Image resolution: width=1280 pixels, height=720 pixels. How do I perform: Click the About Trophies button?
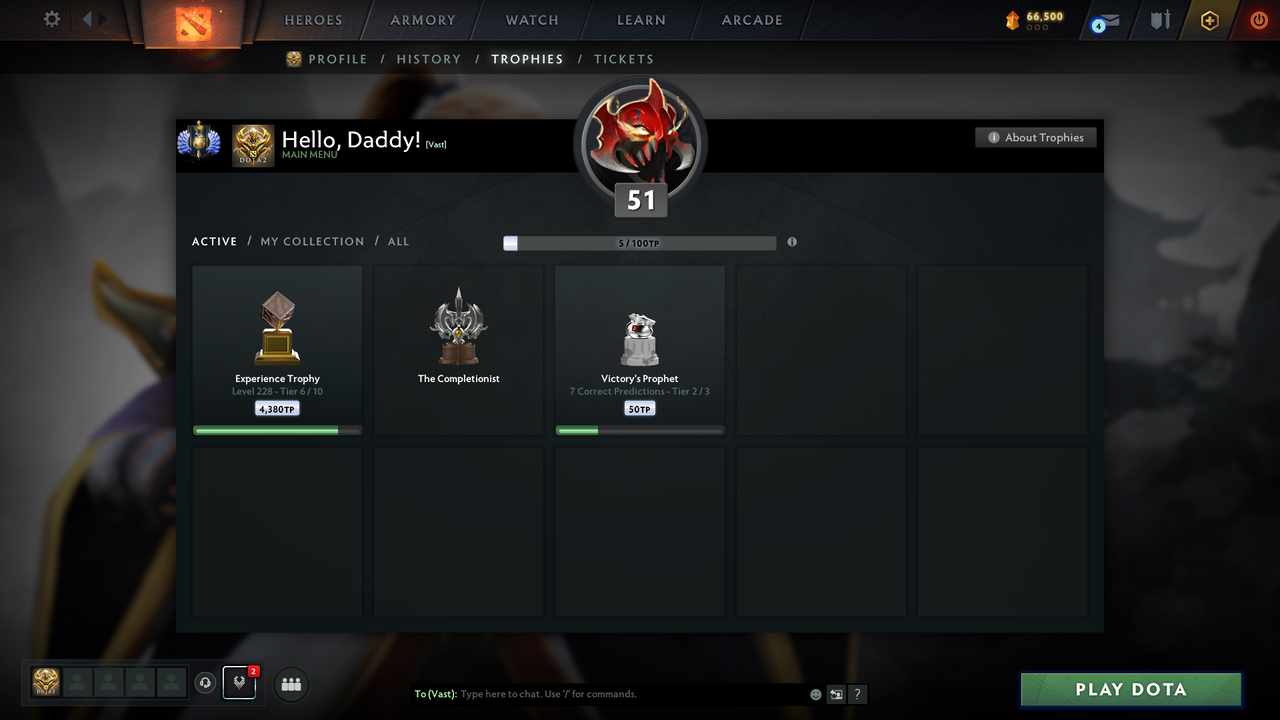click(x=1036, y=137)
